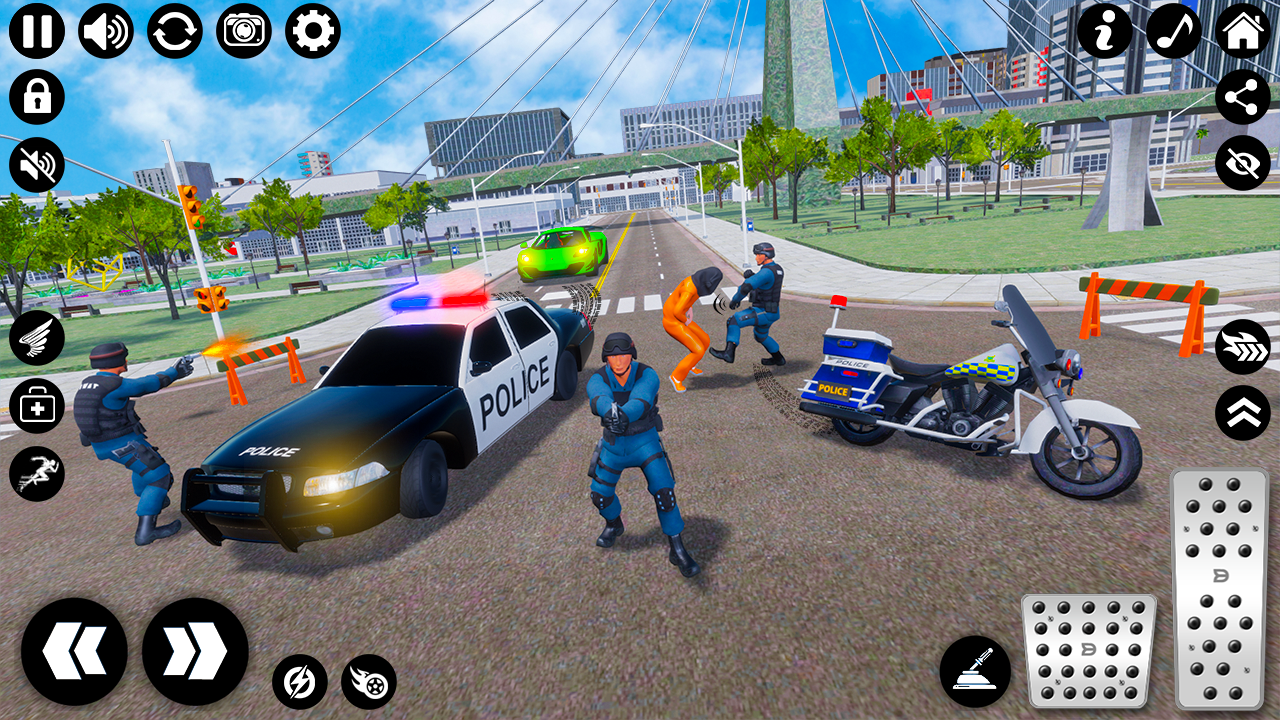Open the first aid kit item
Viewport: 1280px width, 720px height.
(x=37, y=405)
